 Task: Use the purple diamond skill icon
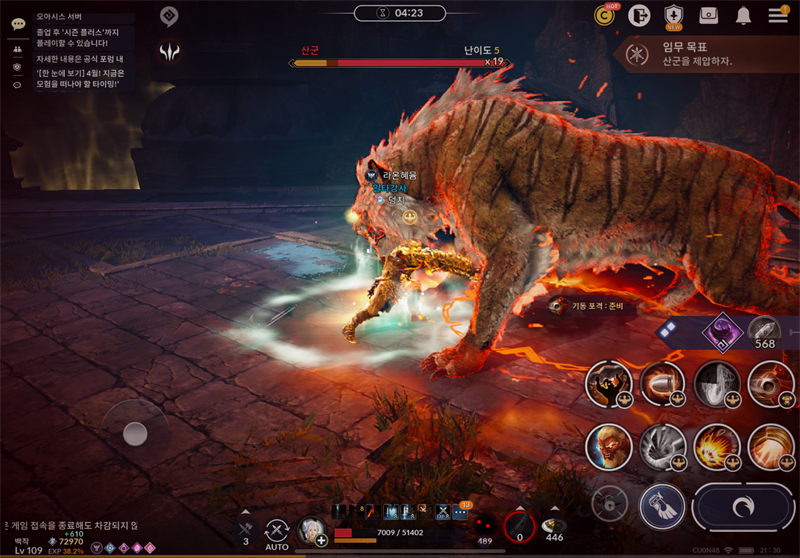717,331
